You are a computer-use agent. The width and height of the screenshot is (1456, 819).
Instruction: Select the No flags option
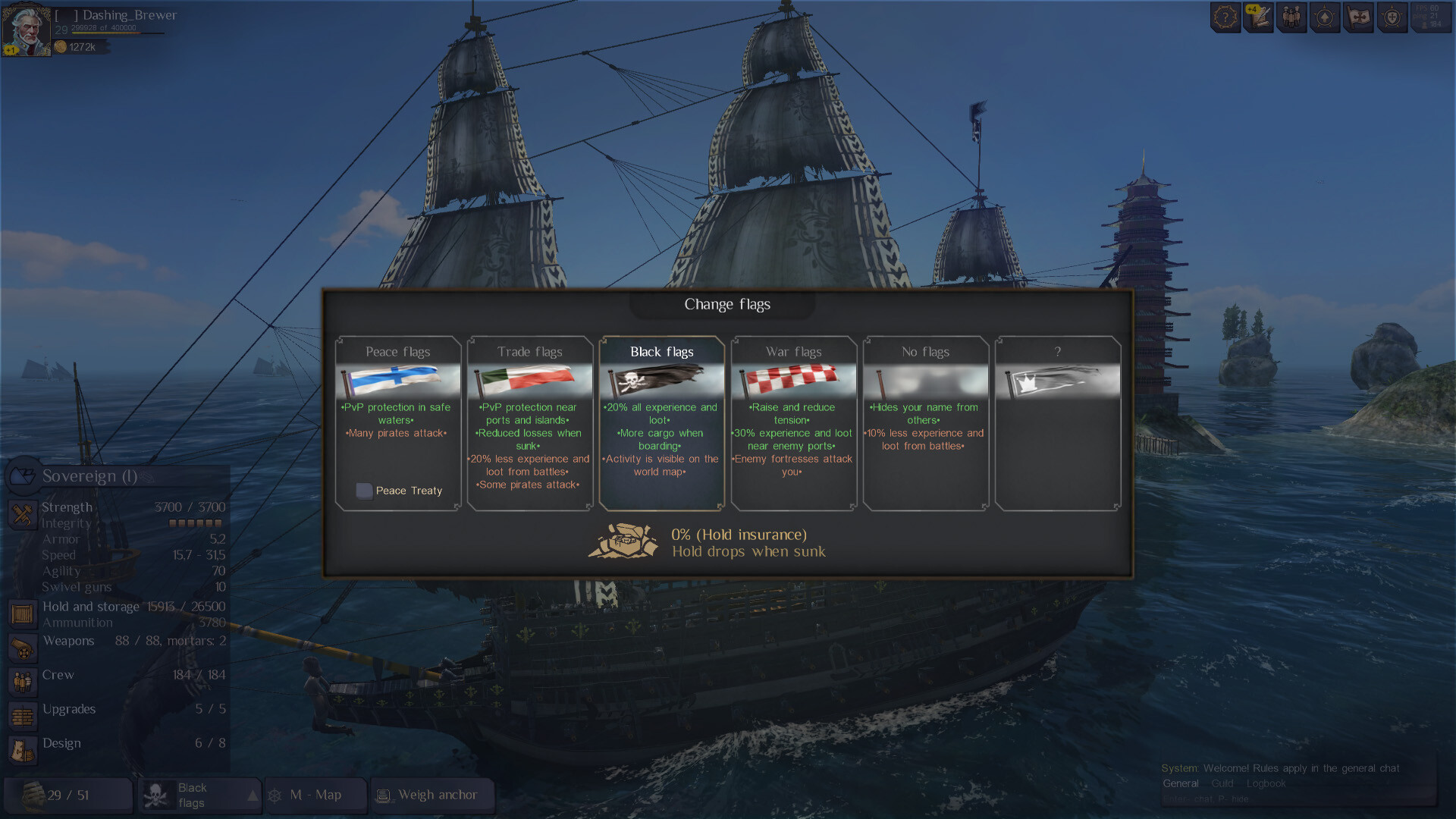(x=925, y=422)
